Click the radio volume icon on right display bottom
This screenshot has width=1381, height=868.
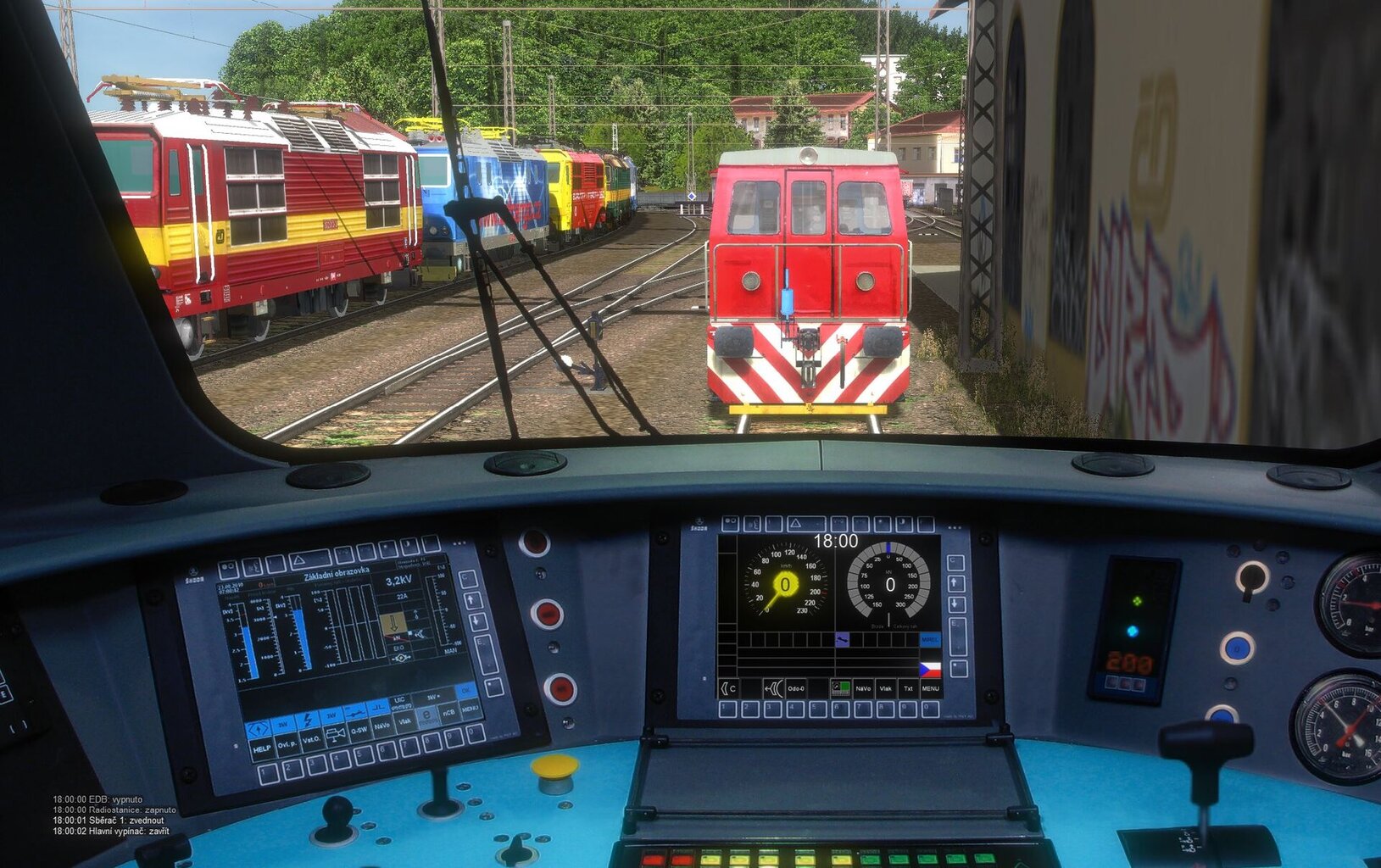coord(774,688)
